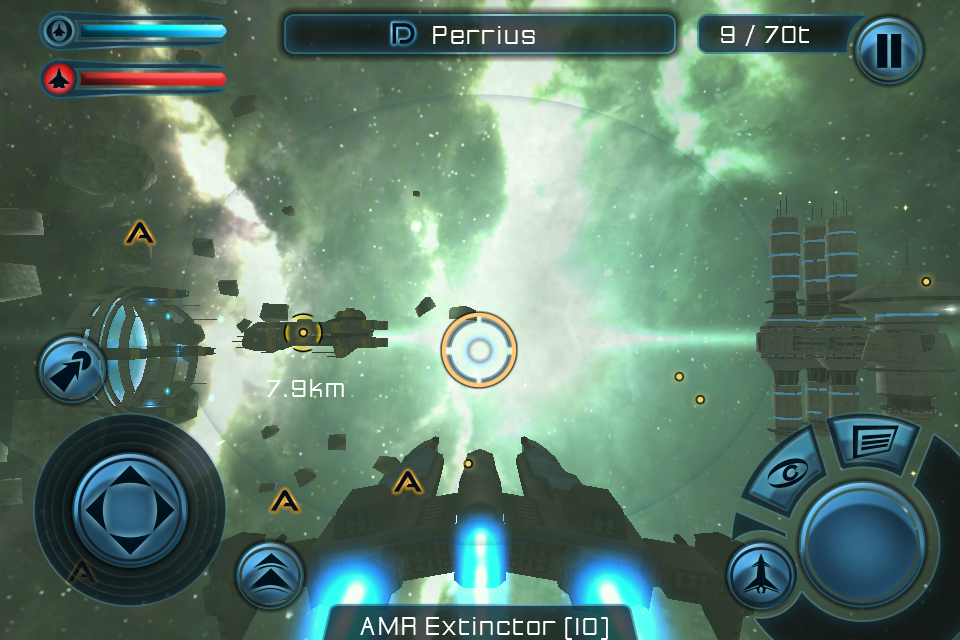Select the ship silhouette action button
Viewport: 960px width, 640px height.
coord(761,575)
